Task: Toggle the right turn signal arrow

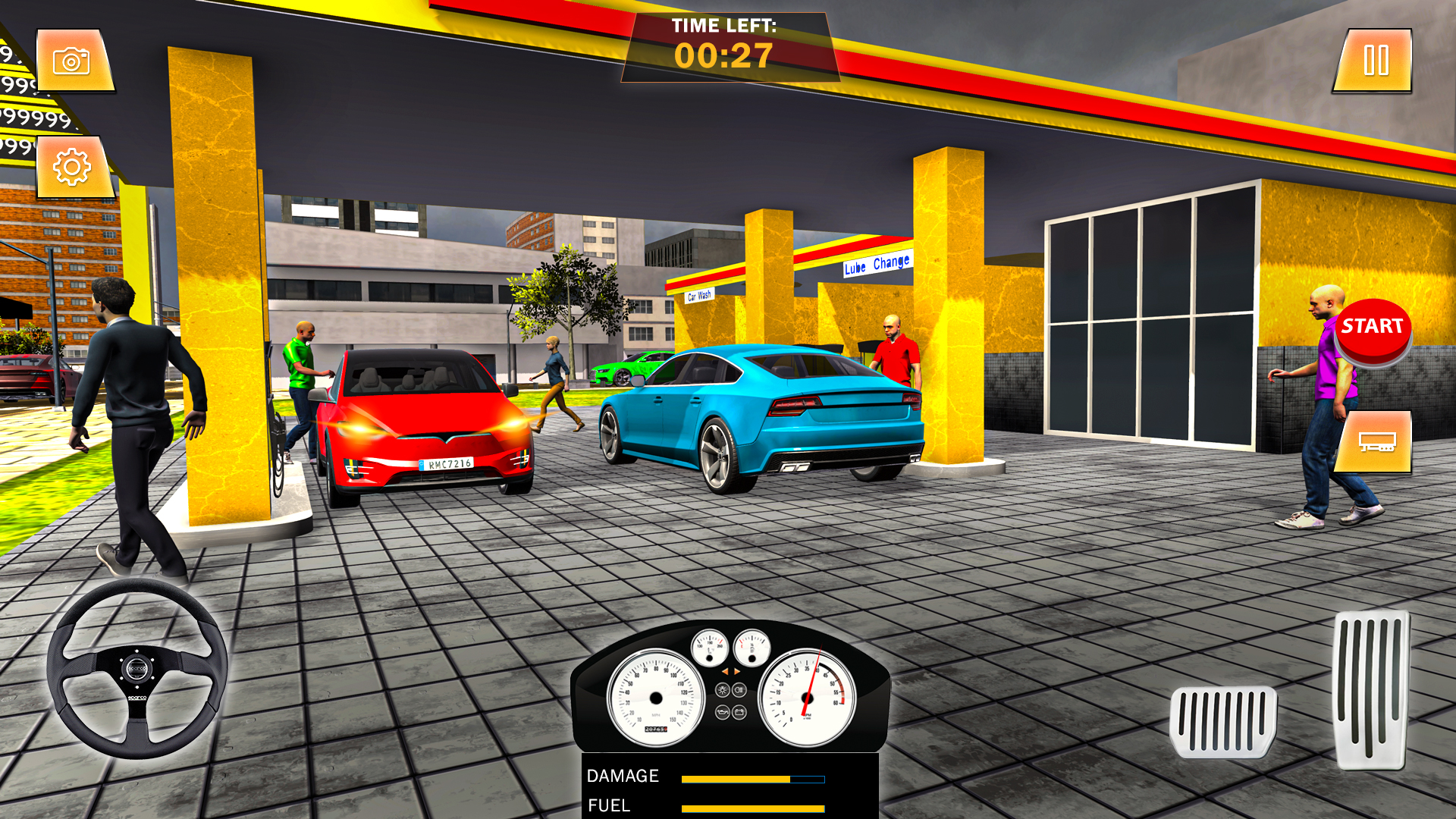Action: [x=736, y=671]
